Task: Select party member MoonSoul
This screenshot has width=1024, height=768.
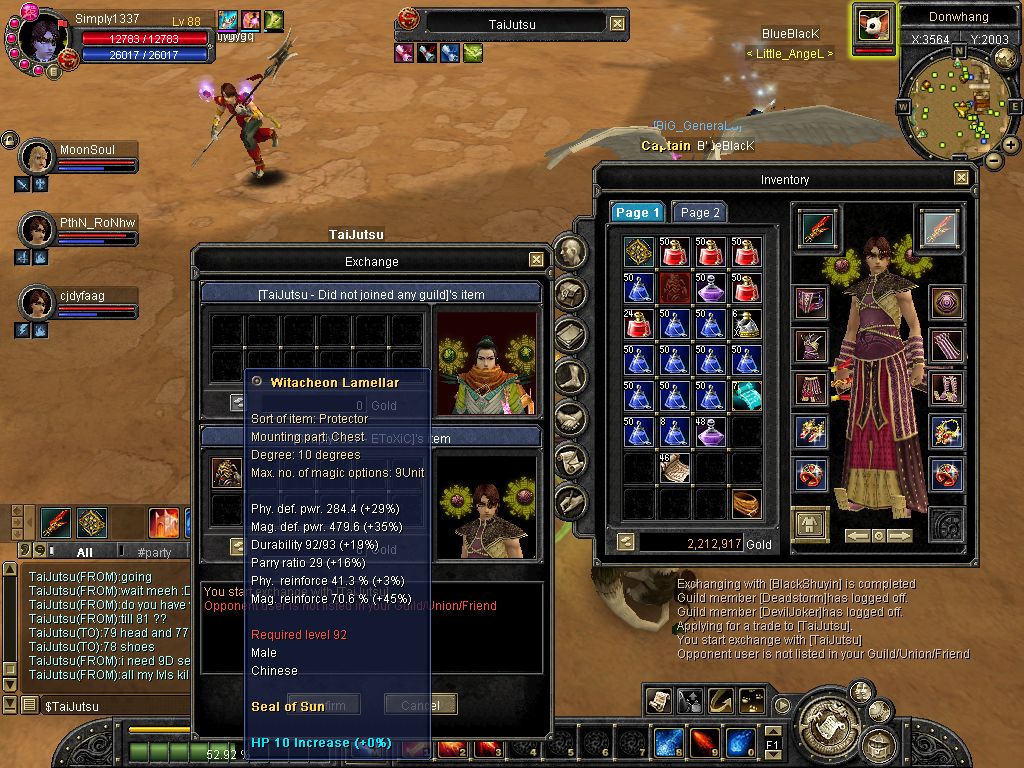Action: pos(38,158)
